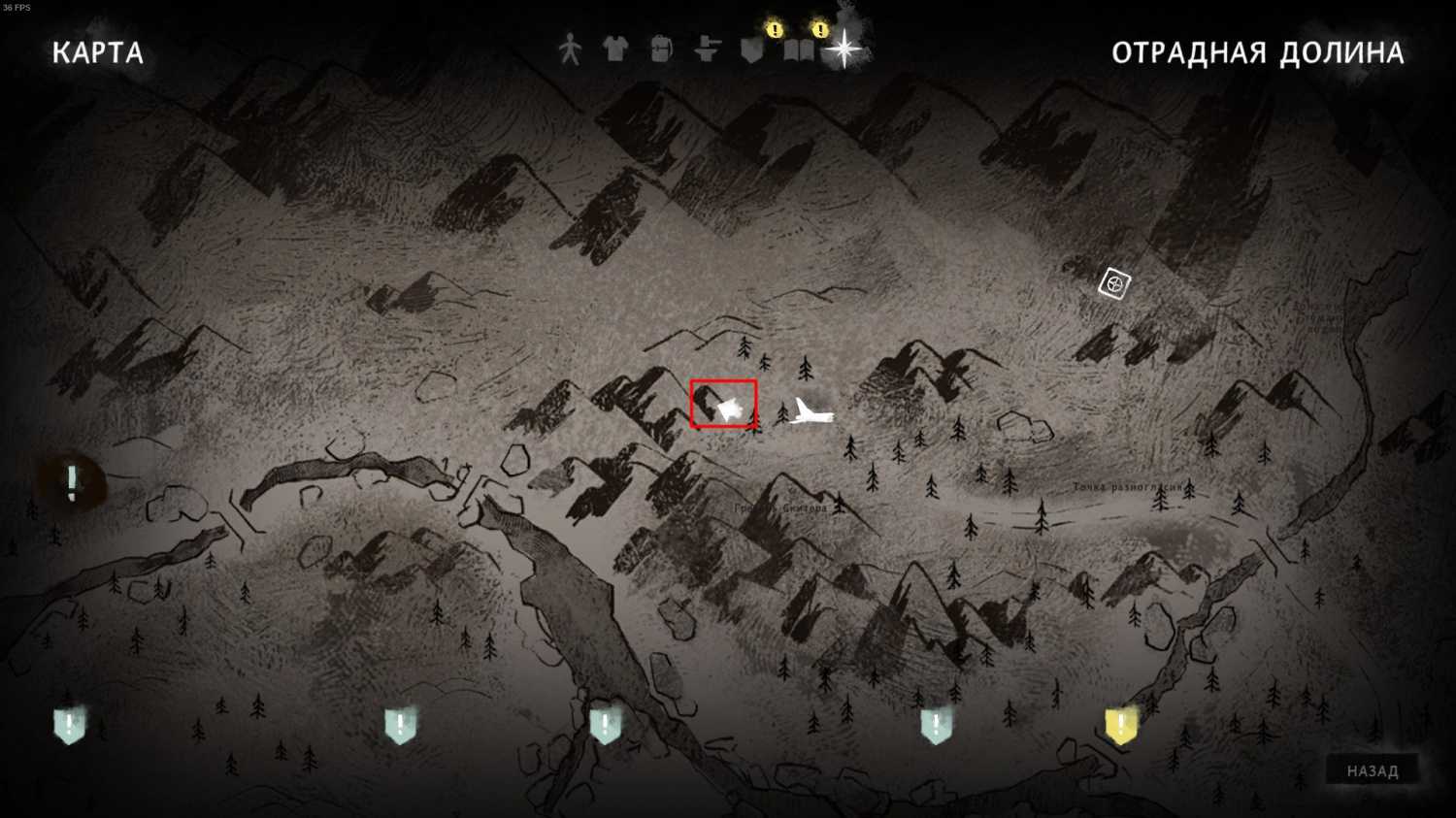The height and width of the screenshot is (818, 1456).
Task: Open the backpack inventory tab
Action: point(660,49)
